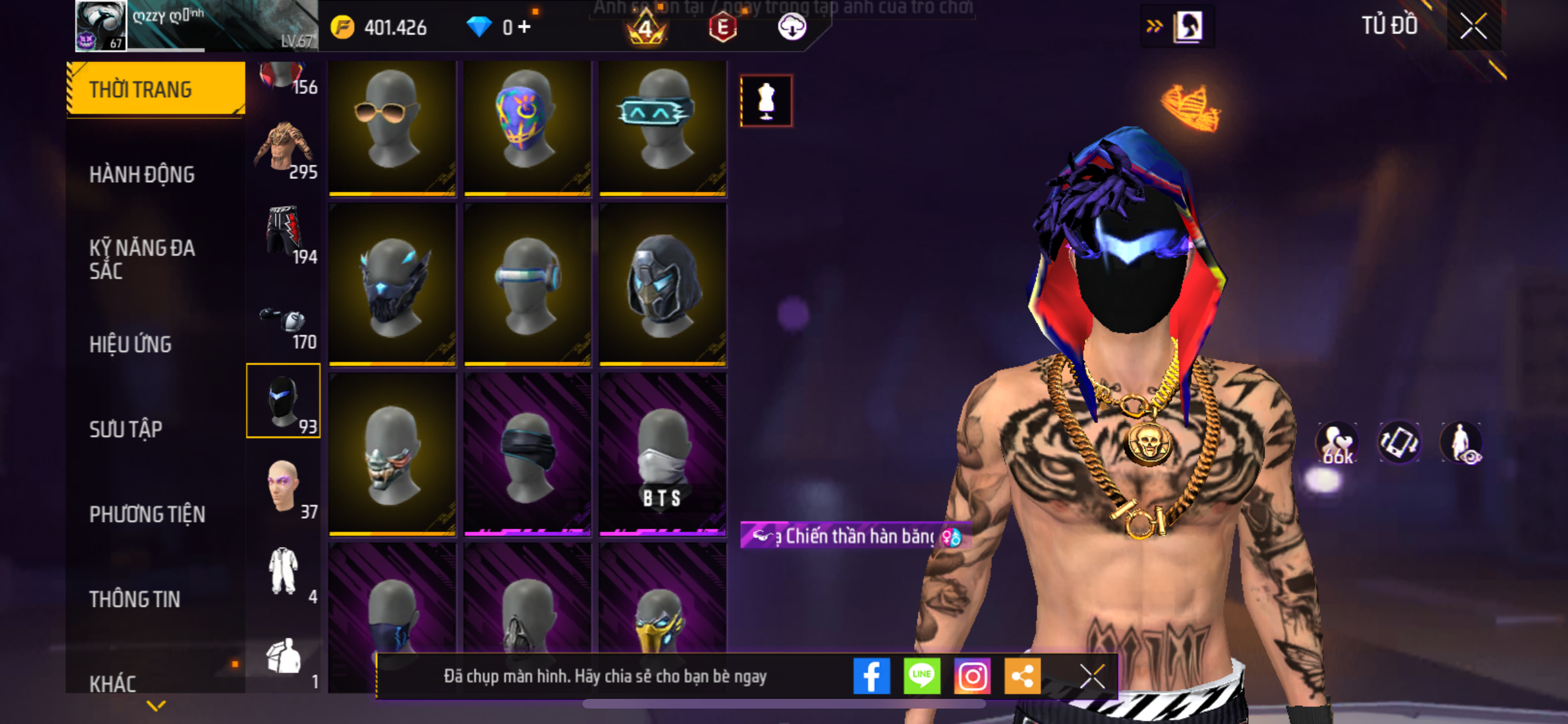The height and width of the screenshot is (724, 1568).
Task: Click the mannequin outfit preview icon
Action: pyautogui.click(x=766, y=101)
